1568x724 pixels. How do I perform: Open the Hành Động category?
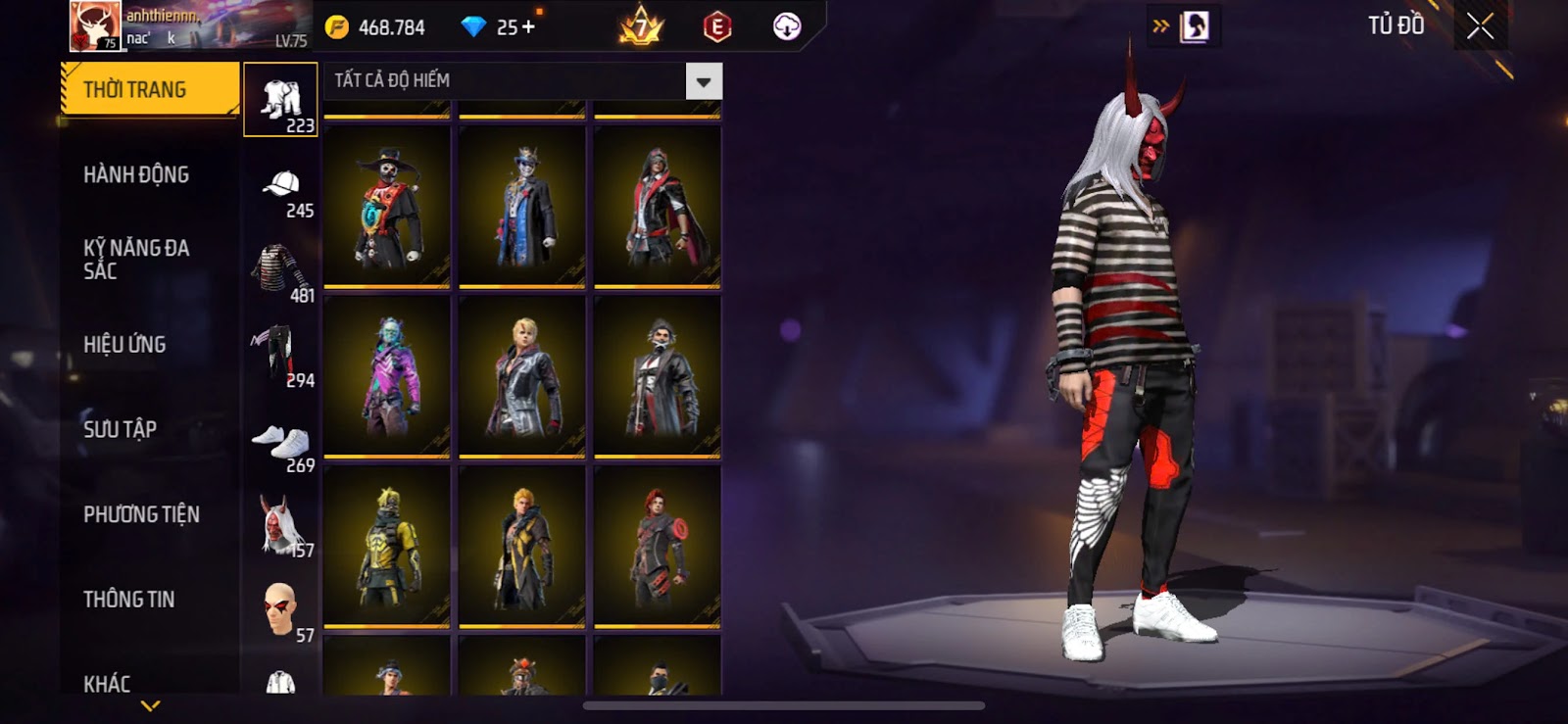[x=136, y=174]
